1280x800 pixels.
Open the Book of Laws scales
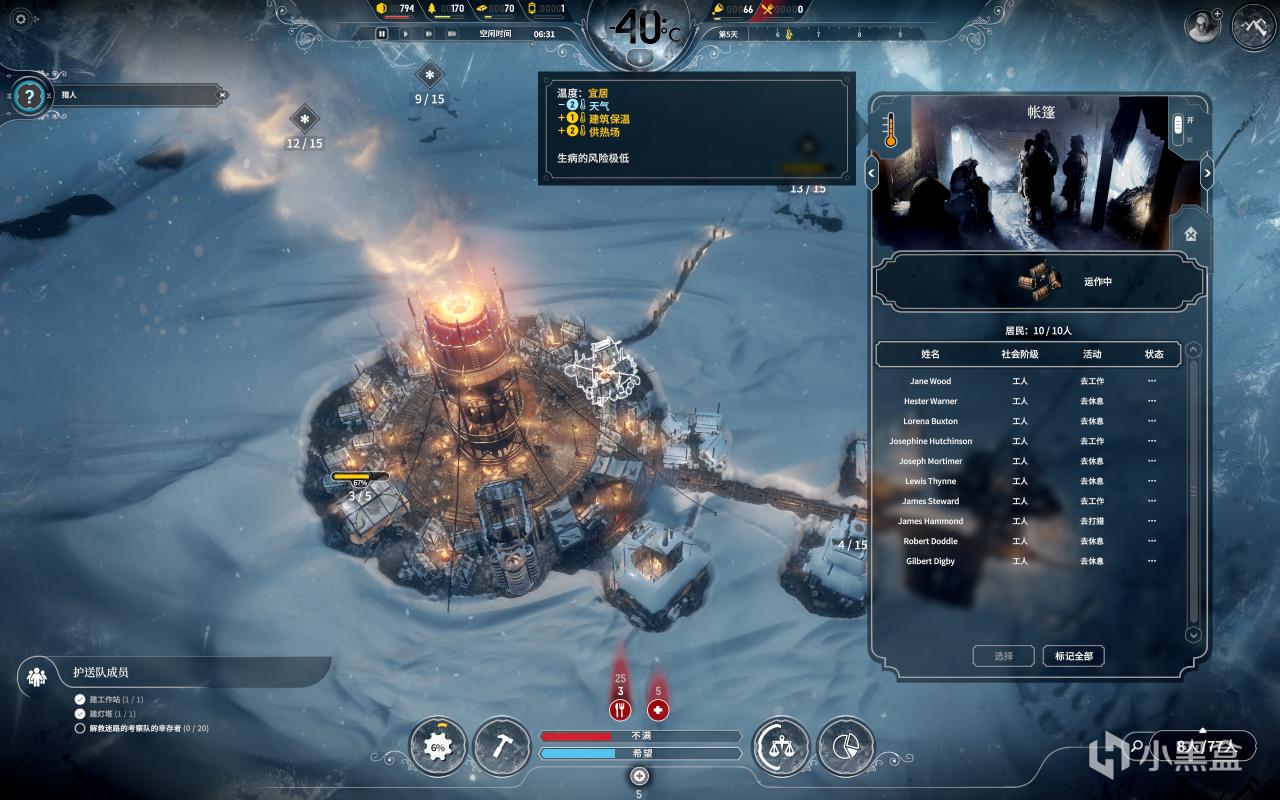(780, 746)
